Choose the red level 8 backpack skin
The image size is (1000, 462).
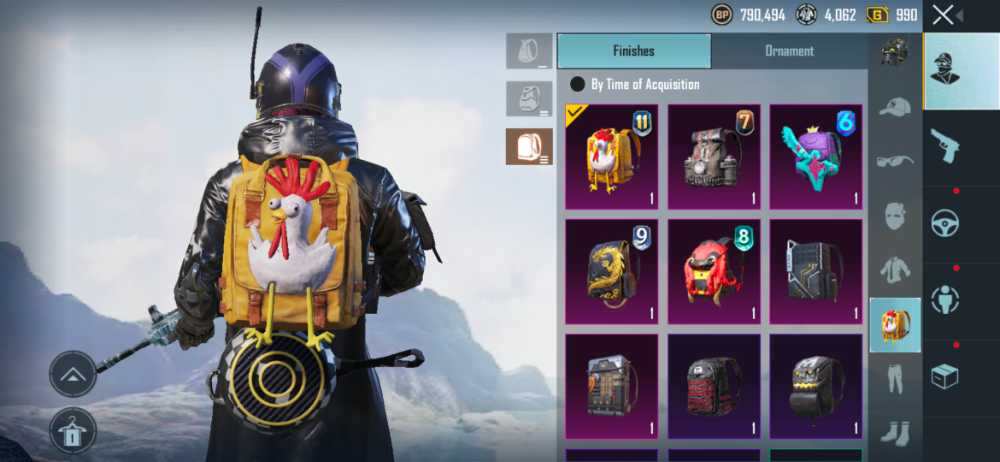[714, 272]
